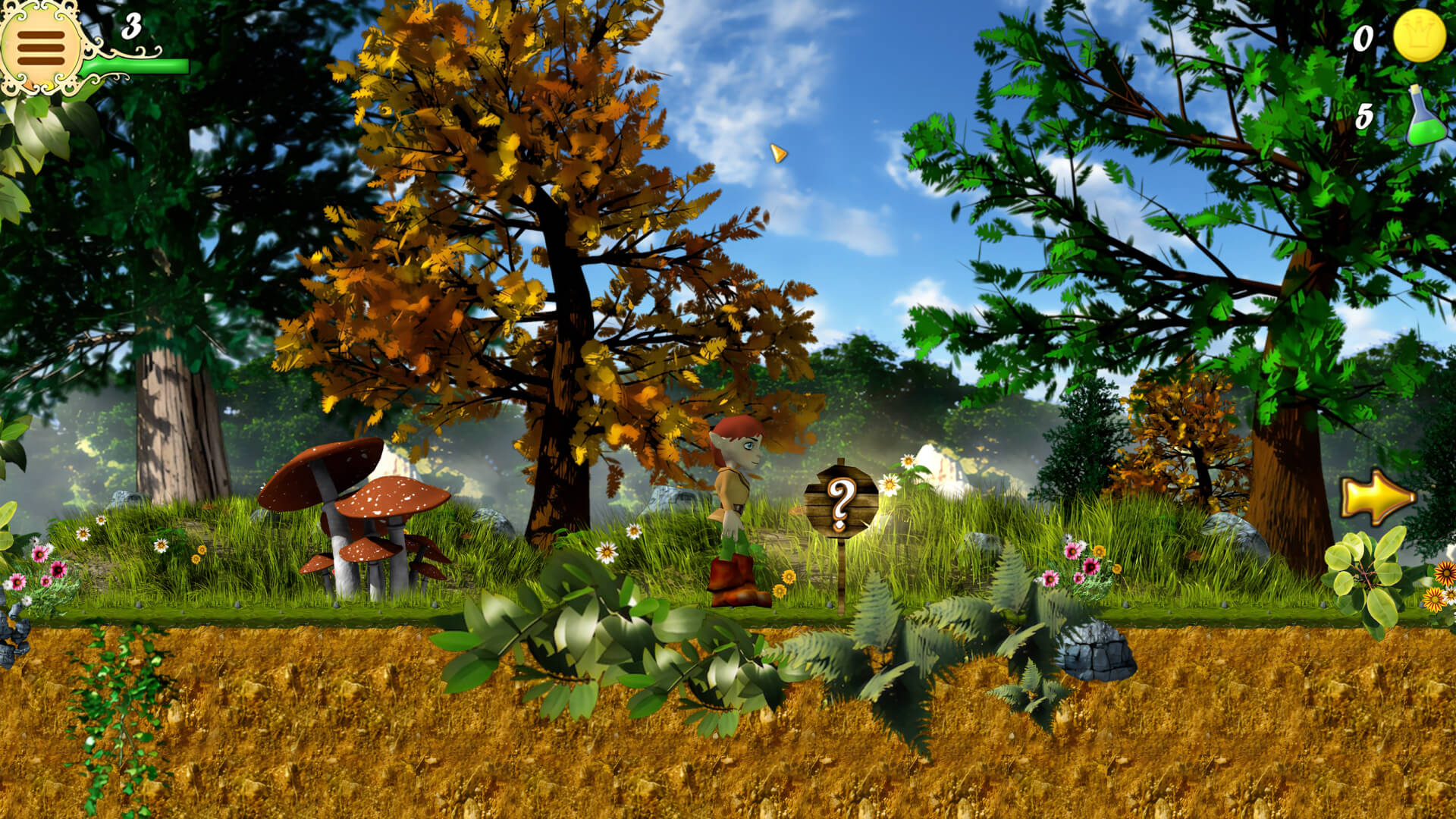The image size is (1456, 819).
Task: Open the hamburger menu in the ornate frame
Action: [x=43, y=49]
